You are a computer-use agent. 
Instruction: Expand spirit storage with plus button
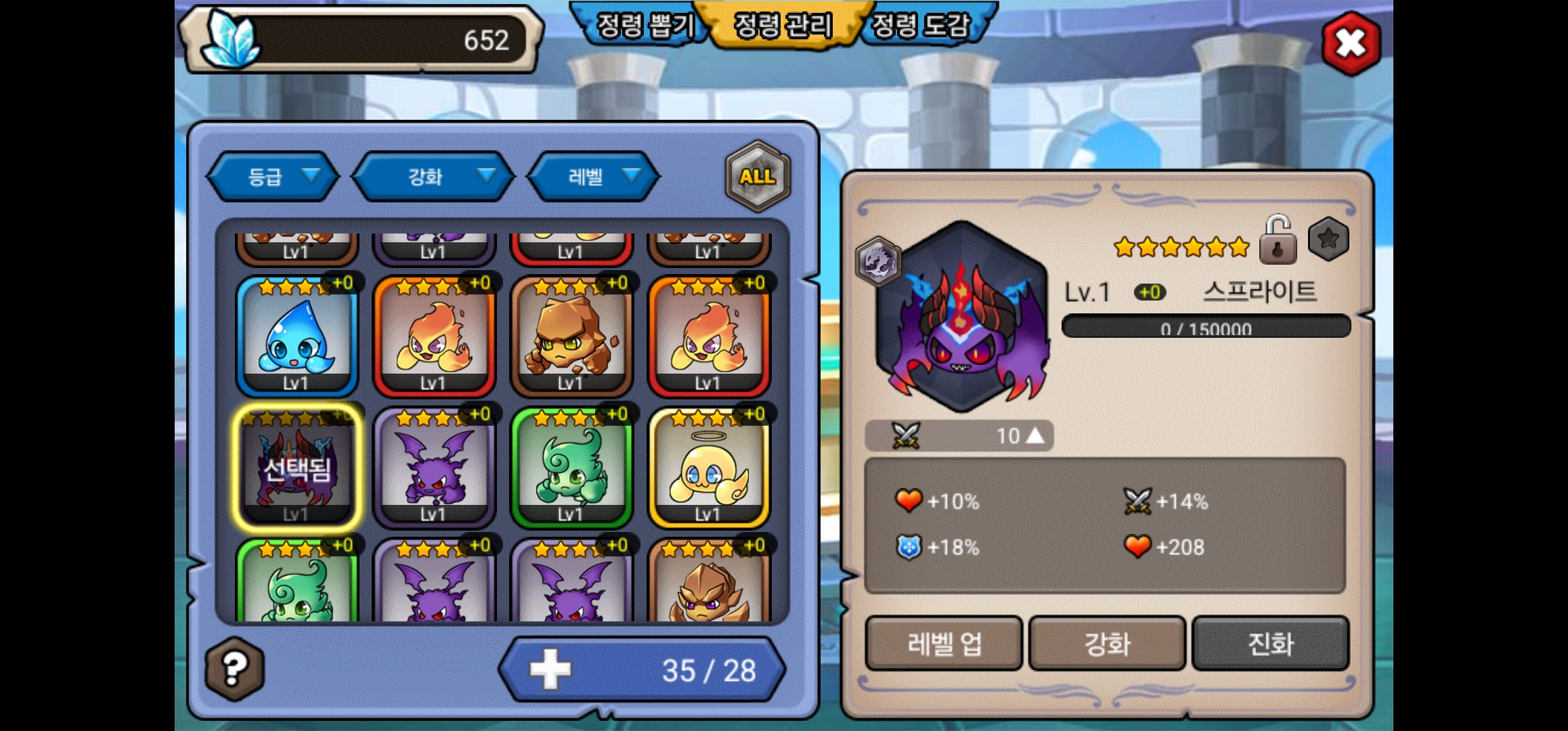pos(550,669)
